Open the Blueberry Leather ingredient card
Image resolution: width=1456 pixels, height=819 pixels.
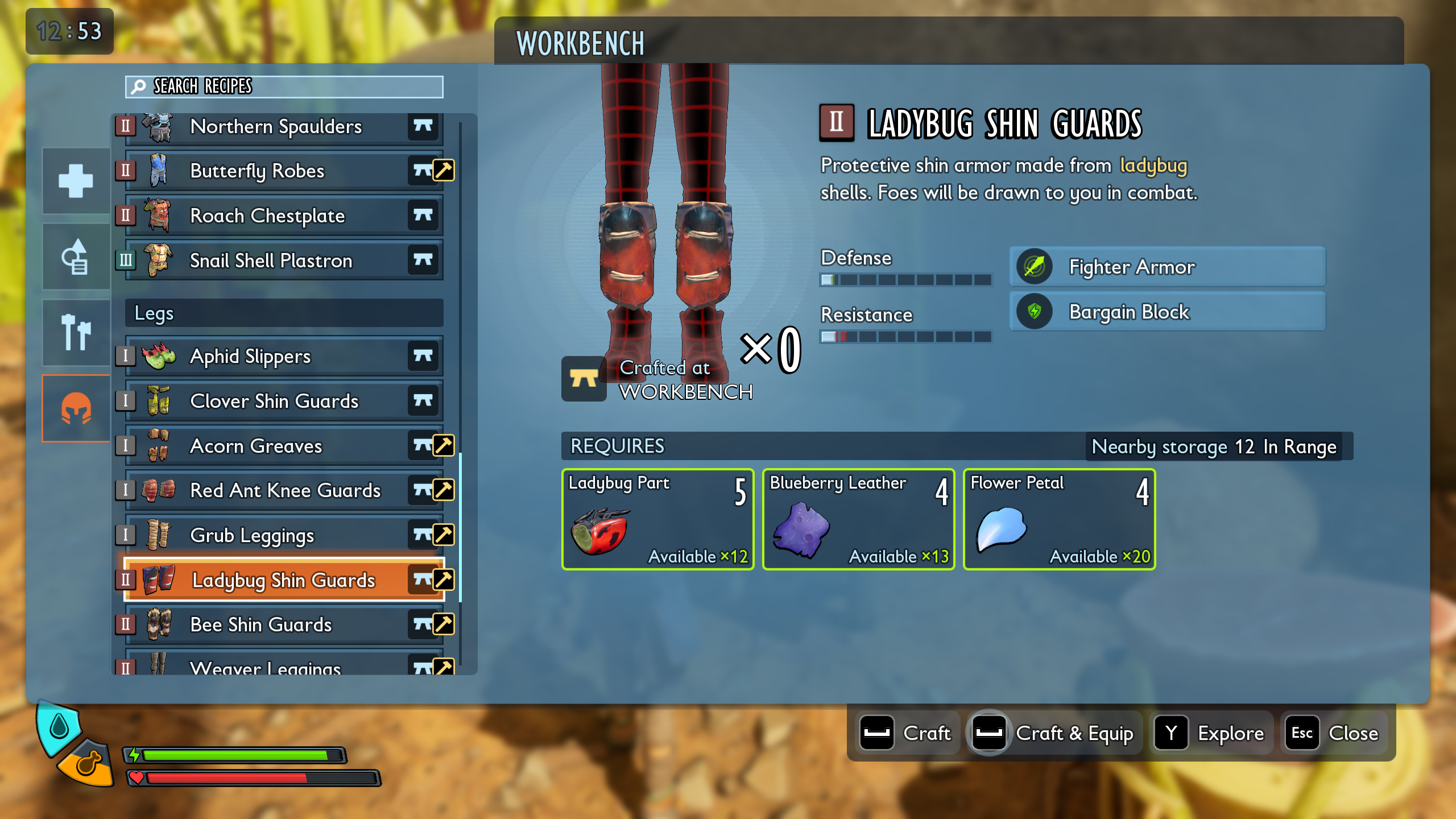click(858, 519)
